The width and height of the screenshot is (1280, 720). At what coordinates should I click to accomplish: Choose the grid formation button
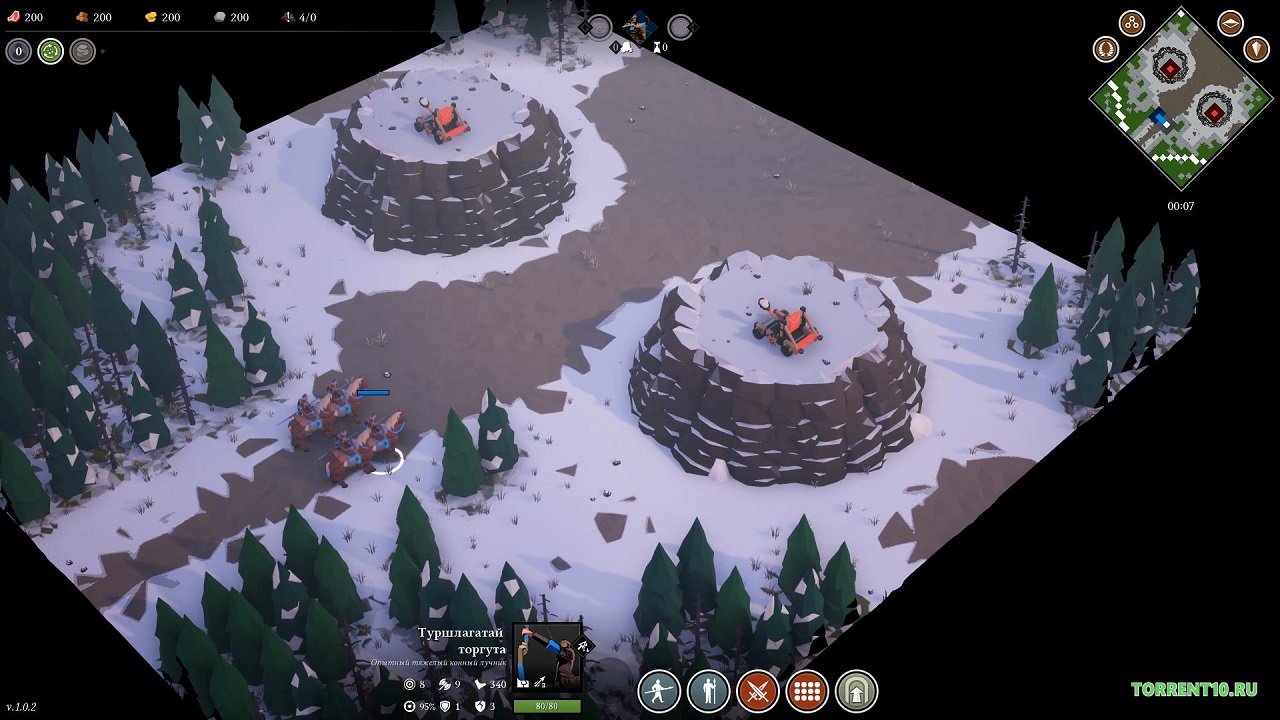click(807, 691)
